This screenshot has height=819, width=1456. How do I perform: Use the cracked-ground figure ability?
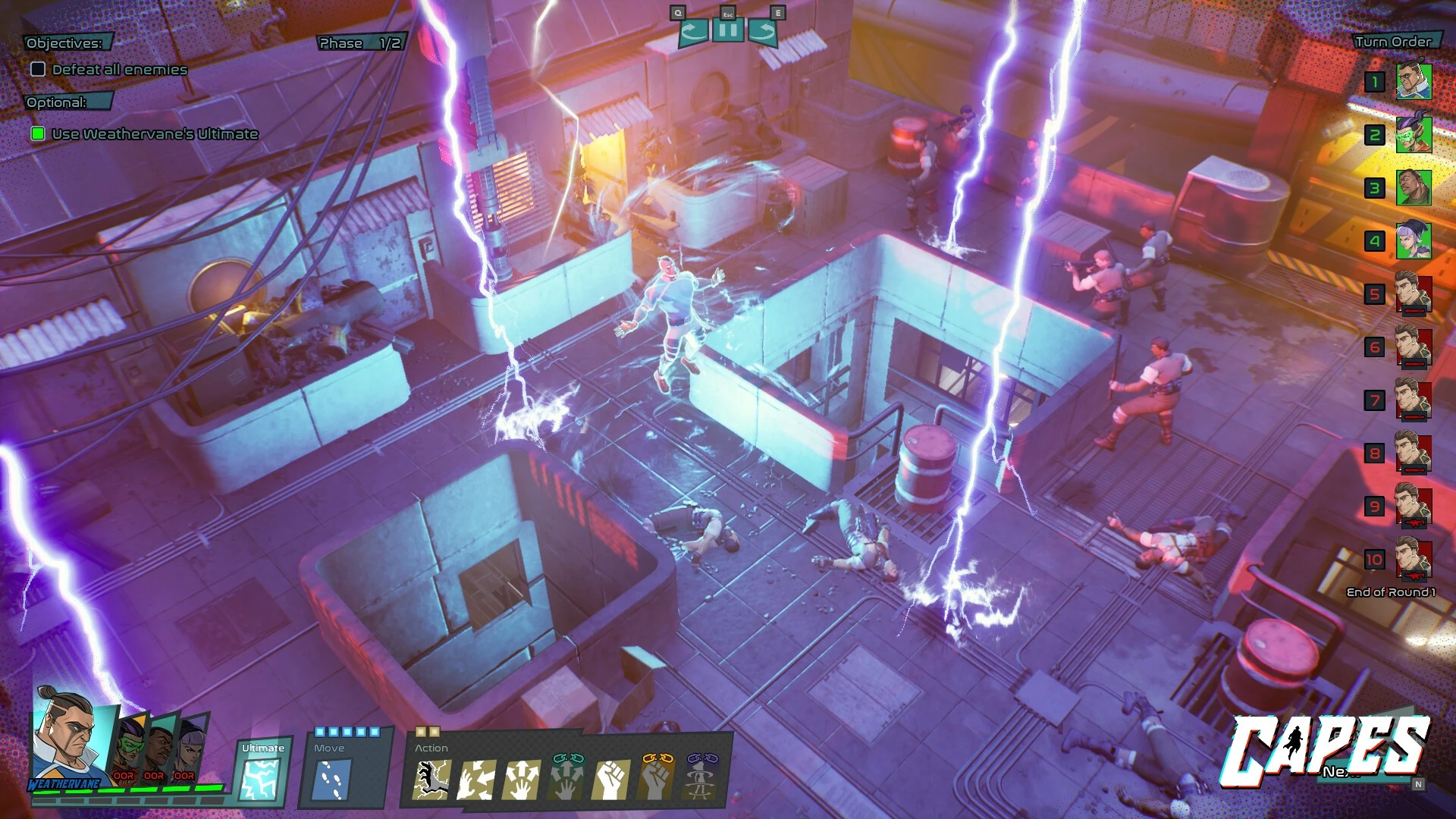tap(431, 780)
